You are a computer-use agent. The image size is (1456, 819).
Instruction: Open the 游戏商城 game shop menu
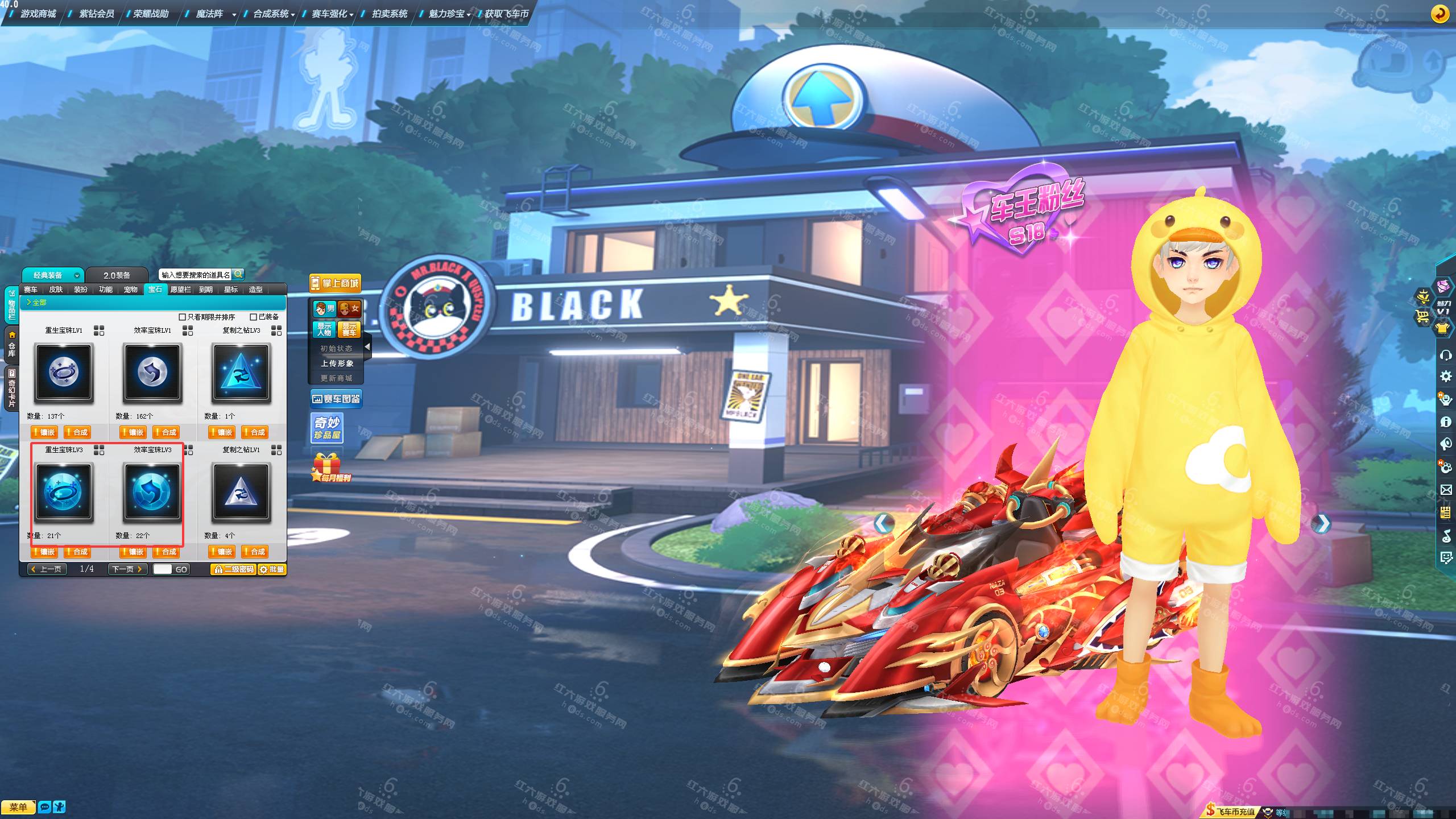(x=38, y=14)
